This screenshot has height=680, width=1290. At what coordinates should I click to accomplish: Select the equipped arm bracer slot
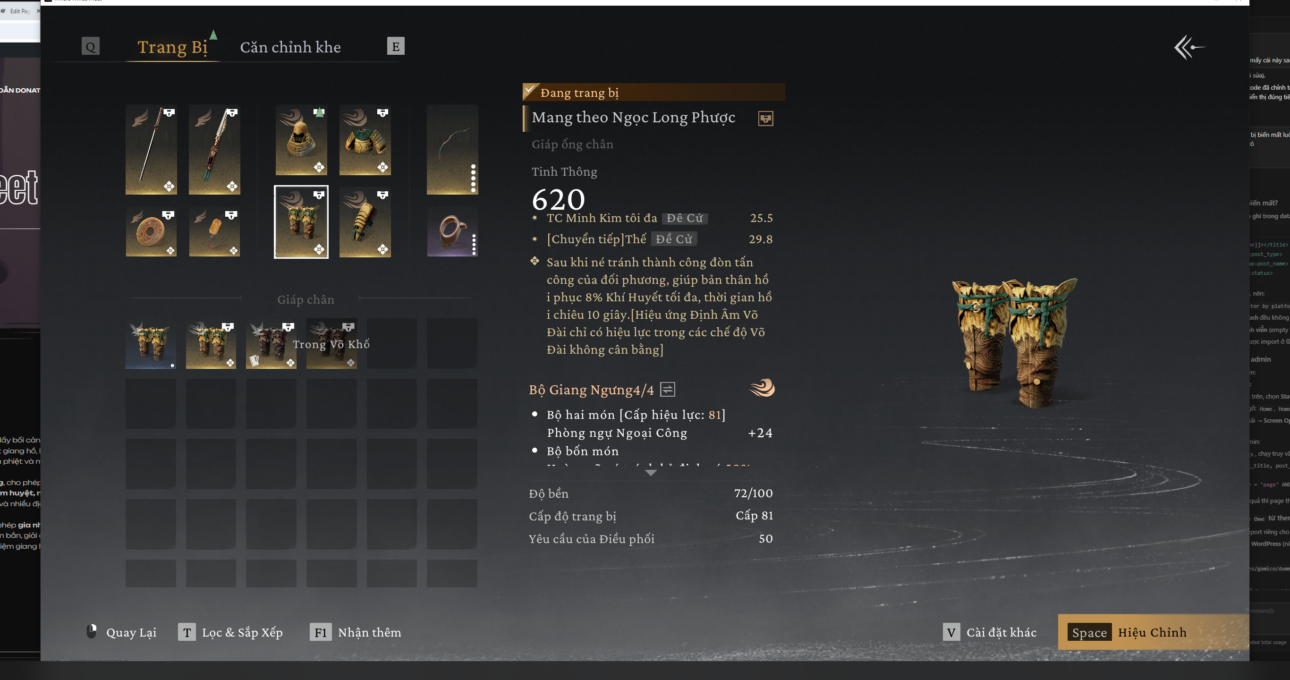coord(364,221)
